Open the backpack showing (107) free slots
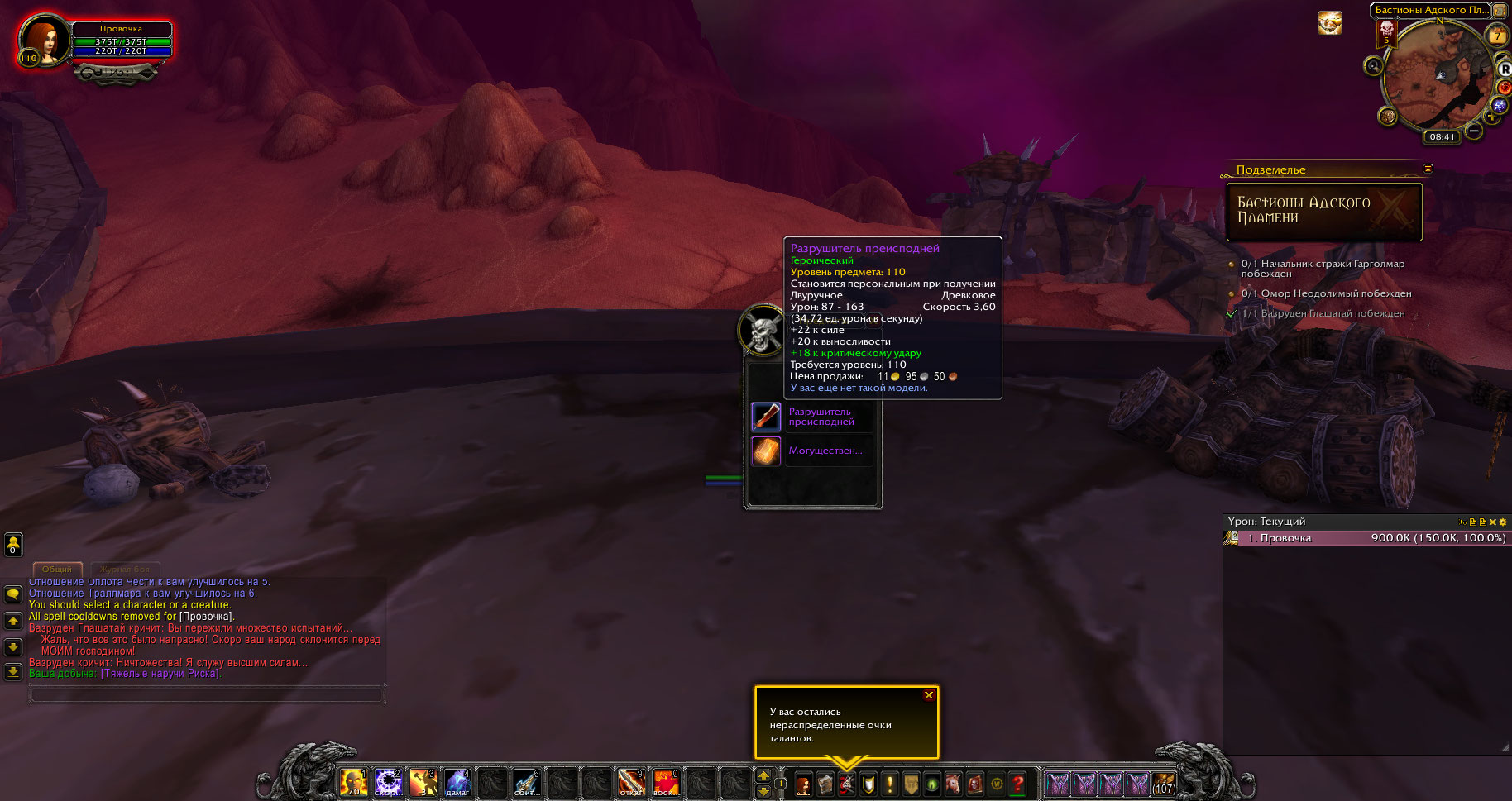This screenshot has width=1512, height=801. 1164,783
